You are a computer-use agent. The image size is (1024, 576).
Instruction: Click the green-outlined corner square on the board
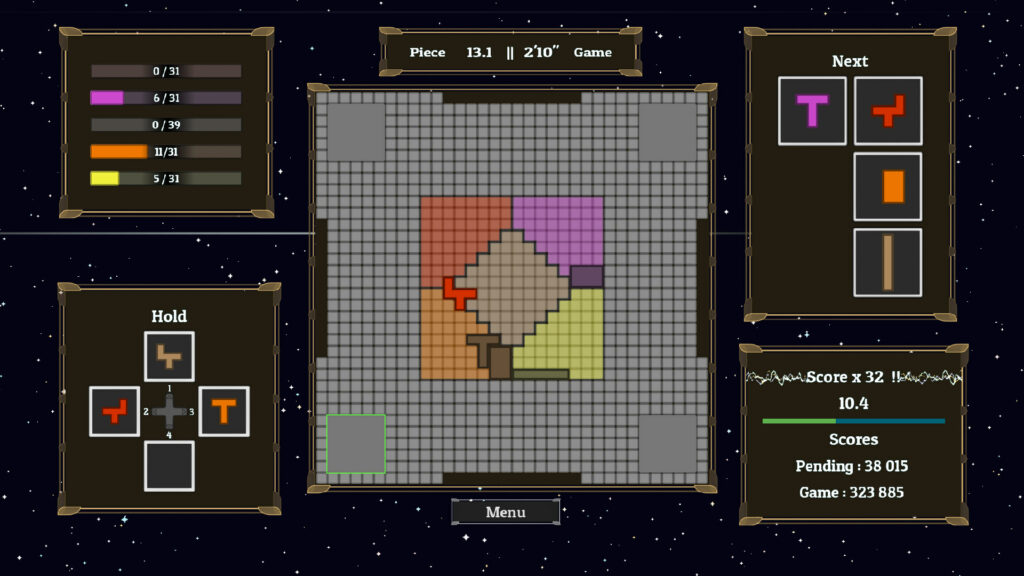coord(356,443)
